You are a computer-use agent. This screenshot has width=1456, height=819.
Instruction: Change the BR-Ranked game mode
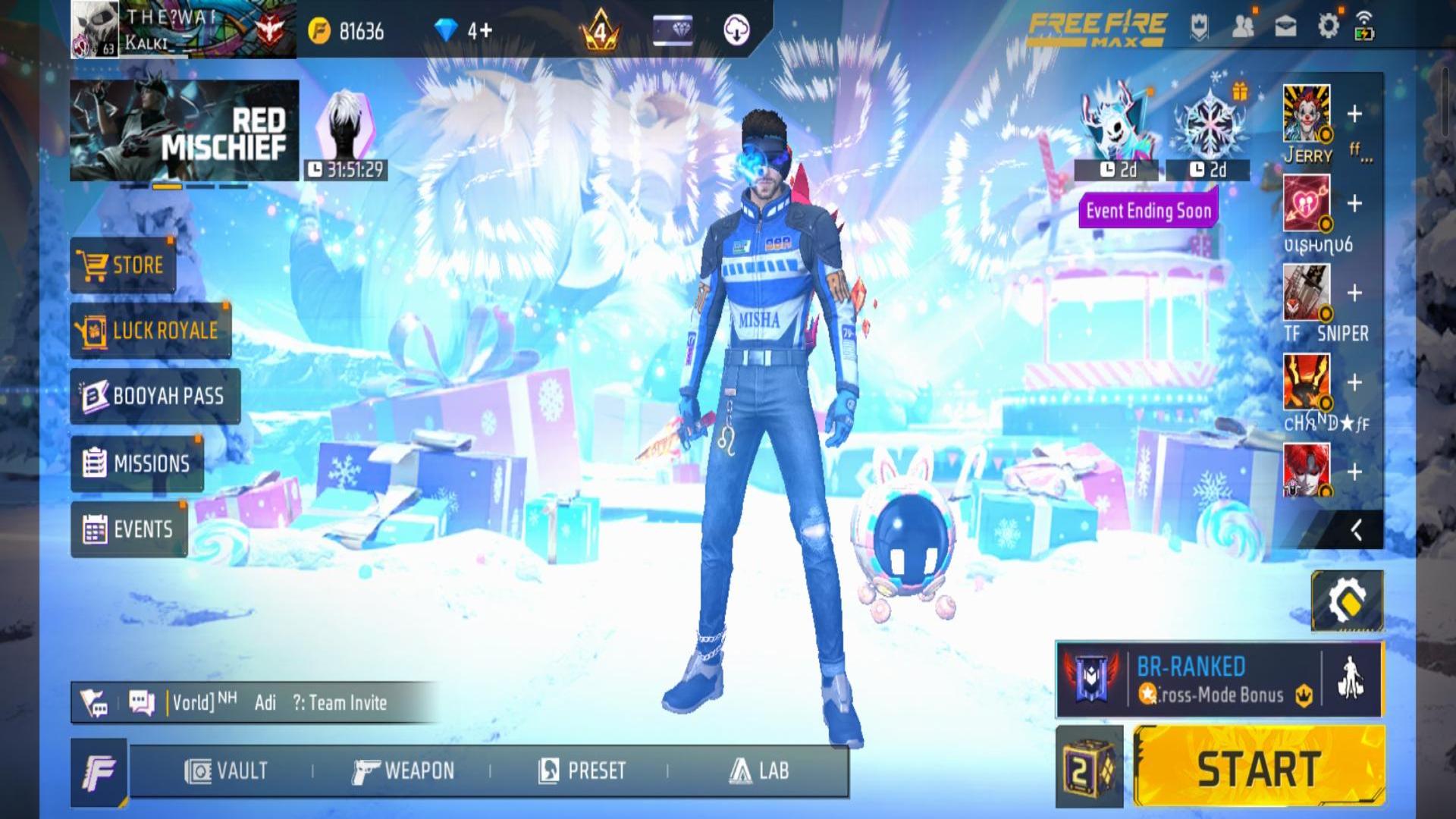click(1188, 679)
